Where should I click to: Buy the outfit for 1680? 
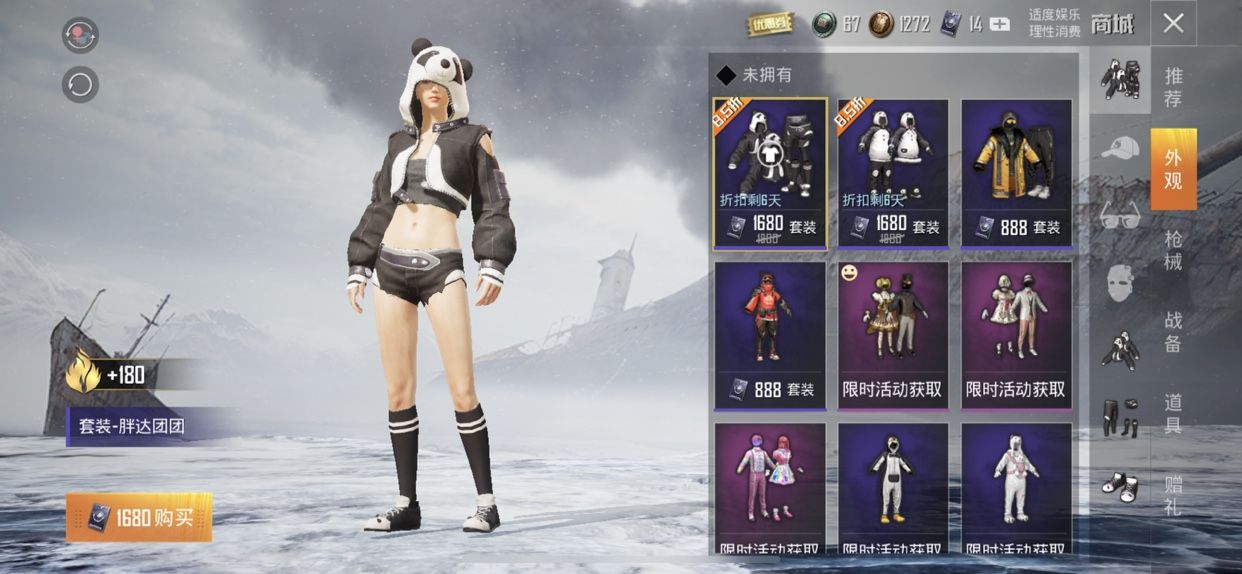pos(139,517)
